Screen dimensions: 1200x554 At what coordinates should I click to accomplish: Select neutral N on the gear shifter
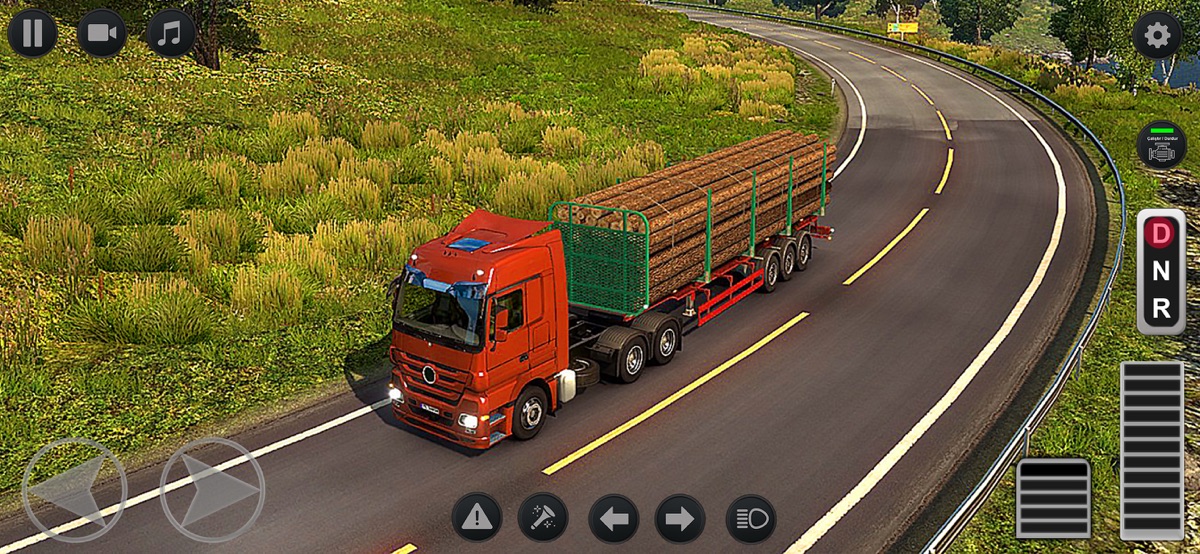tap(1161, 271)
